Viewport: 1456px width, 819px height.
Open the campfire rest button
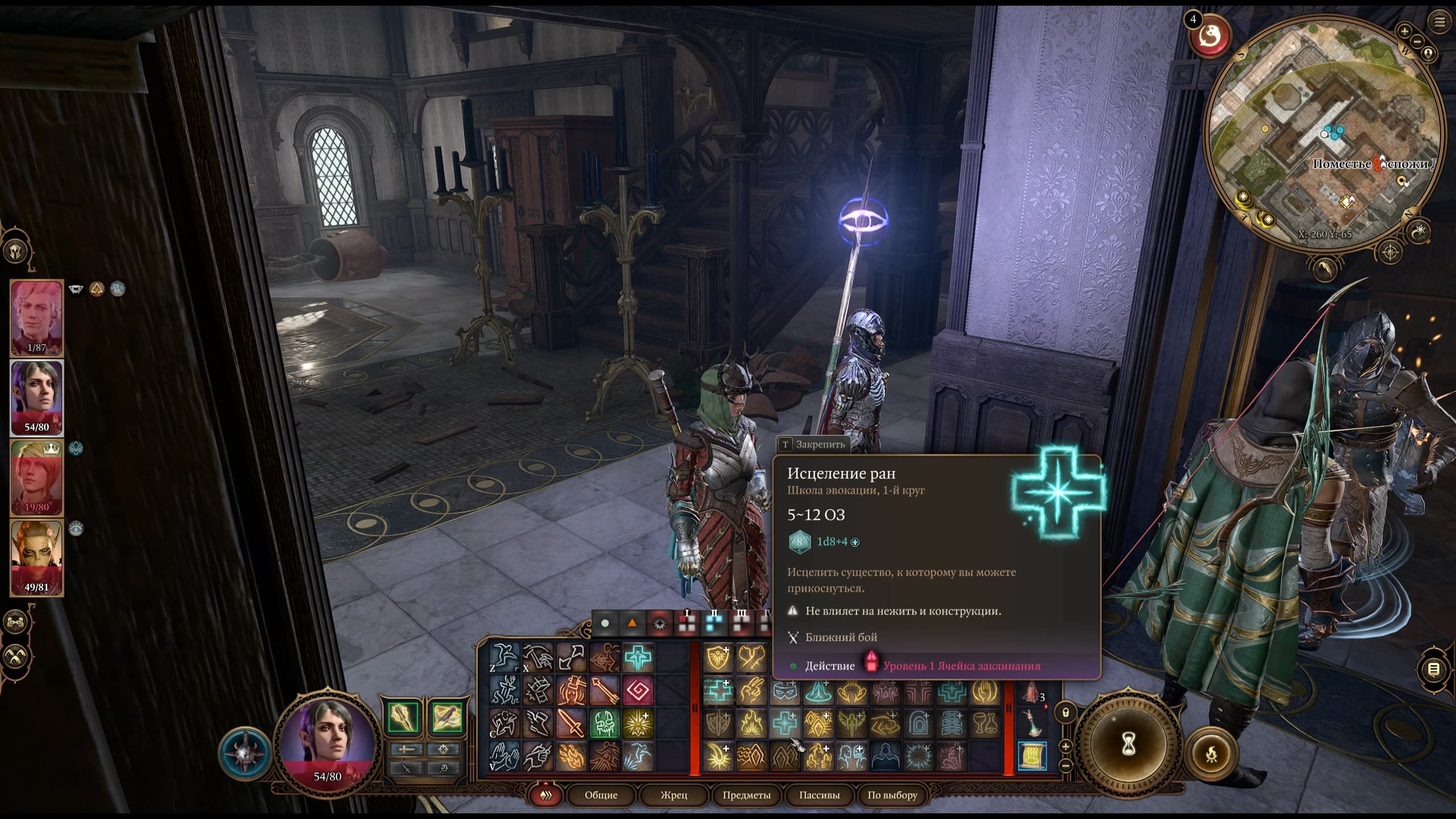pos(1211,754)
